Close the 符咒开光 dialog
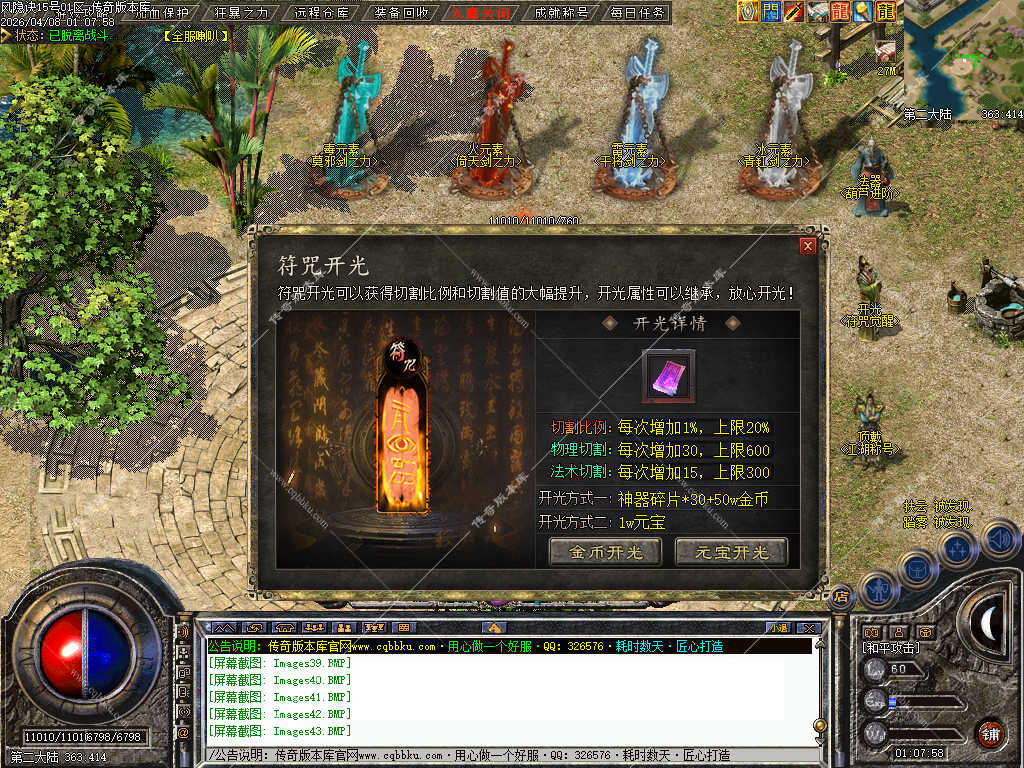 tap(808, 245)
